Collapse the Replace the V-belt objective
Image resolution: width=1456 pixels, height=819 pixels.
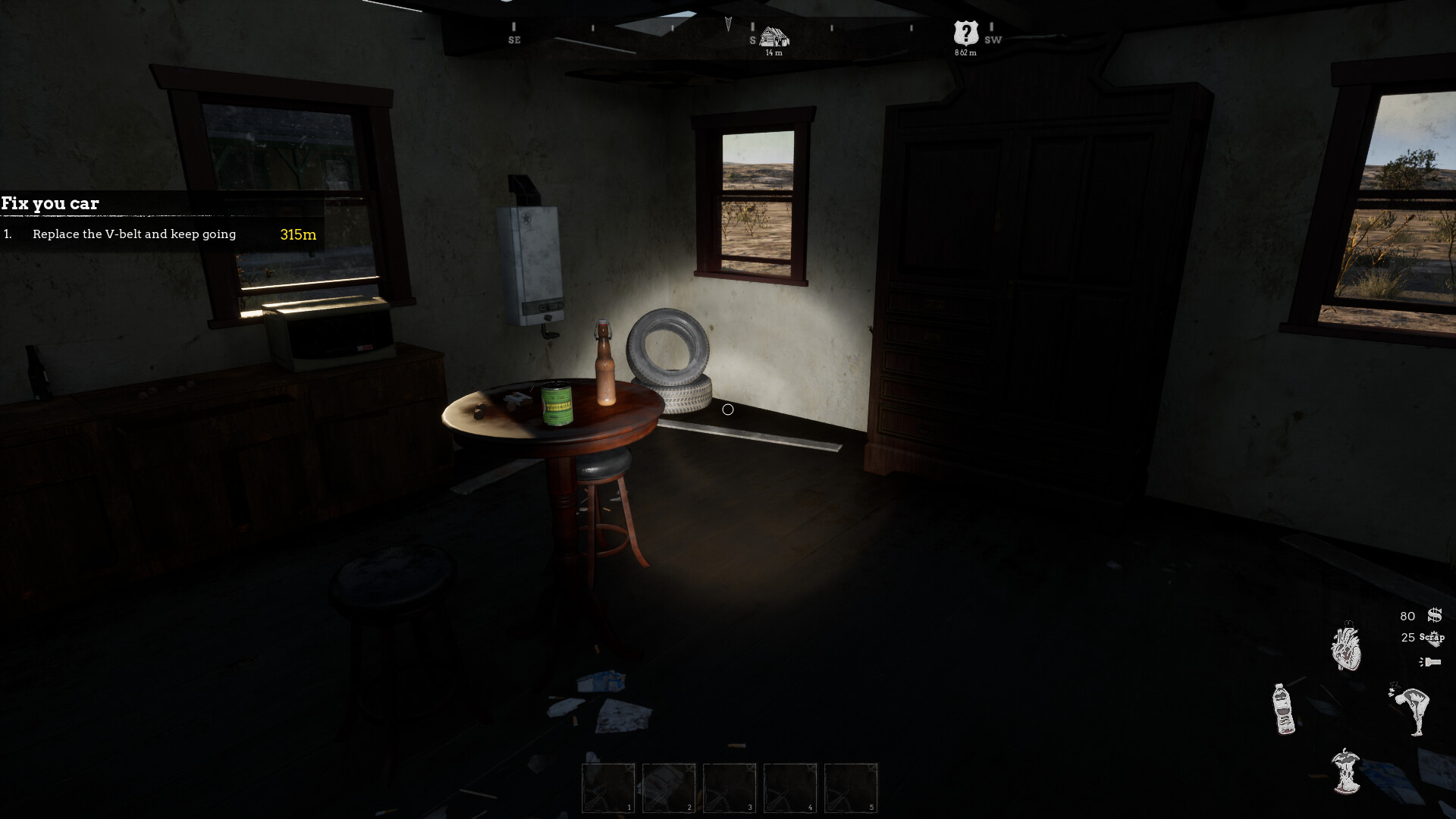pos(134,234)
